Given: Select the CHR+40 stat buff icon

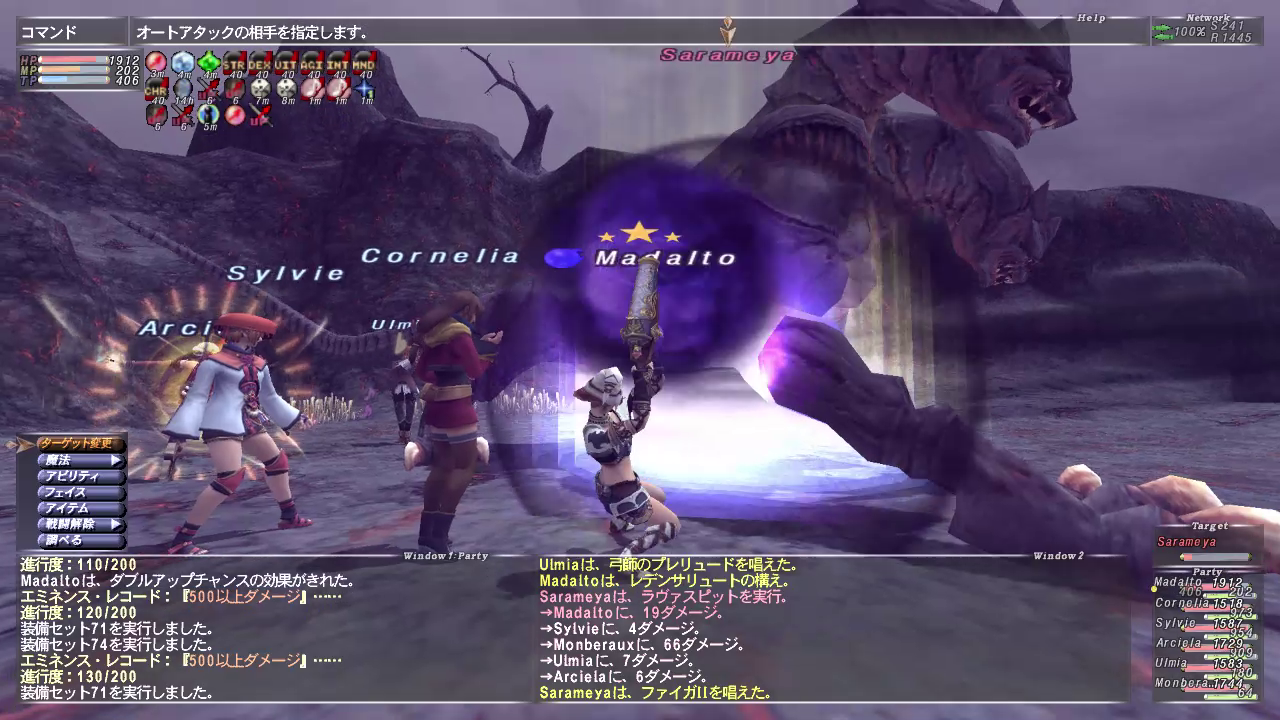Looking at the screenshot, I should coord(155,89).
